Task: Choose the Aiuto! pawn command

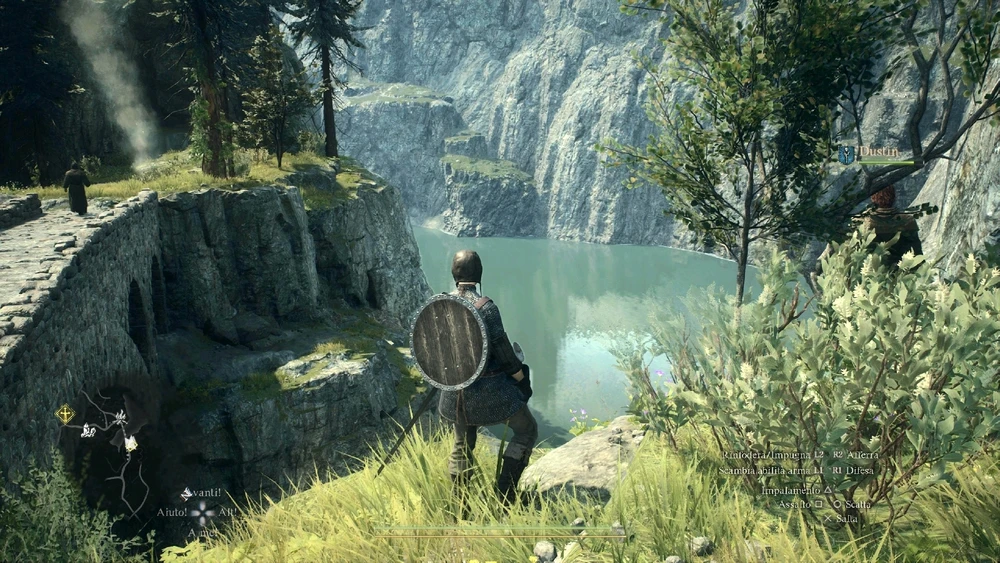Action: click(171, 512)
